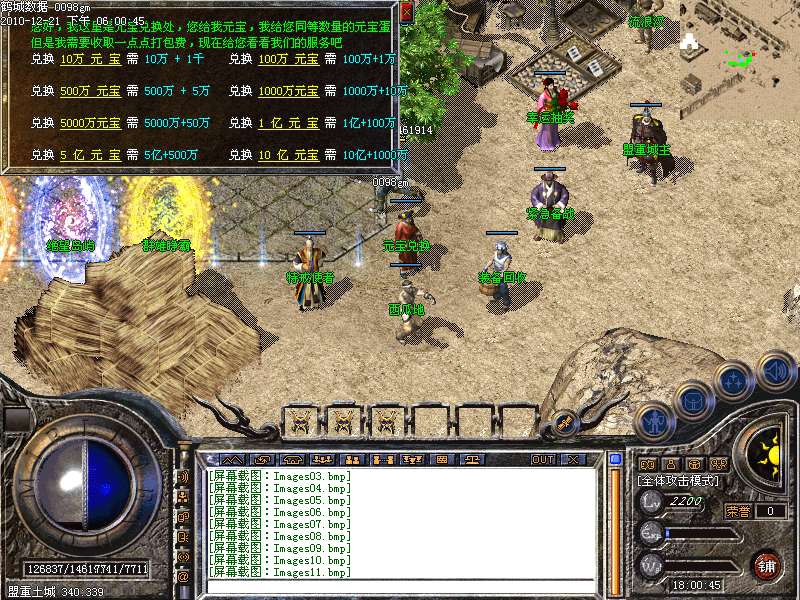Open the bag round button
The image size is (800, 600).
694,399
